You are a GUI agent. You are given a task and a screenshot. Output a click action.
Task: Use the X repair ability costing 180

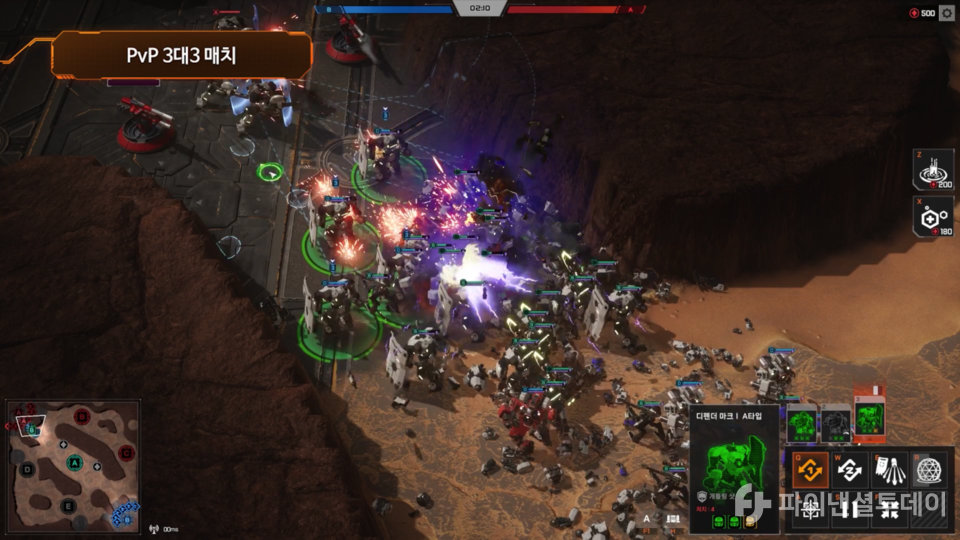tap(934, 217)
